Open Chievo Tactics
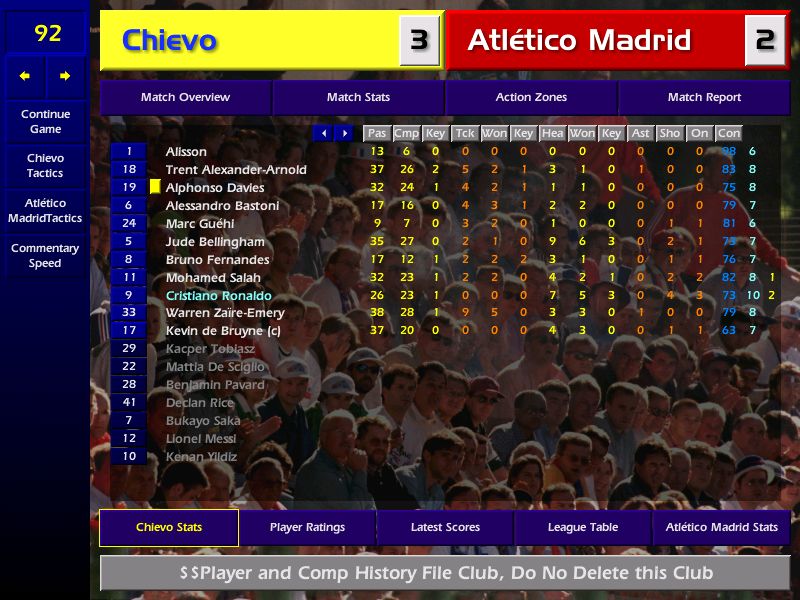800x600 pixels. click(x=45, y=165)
